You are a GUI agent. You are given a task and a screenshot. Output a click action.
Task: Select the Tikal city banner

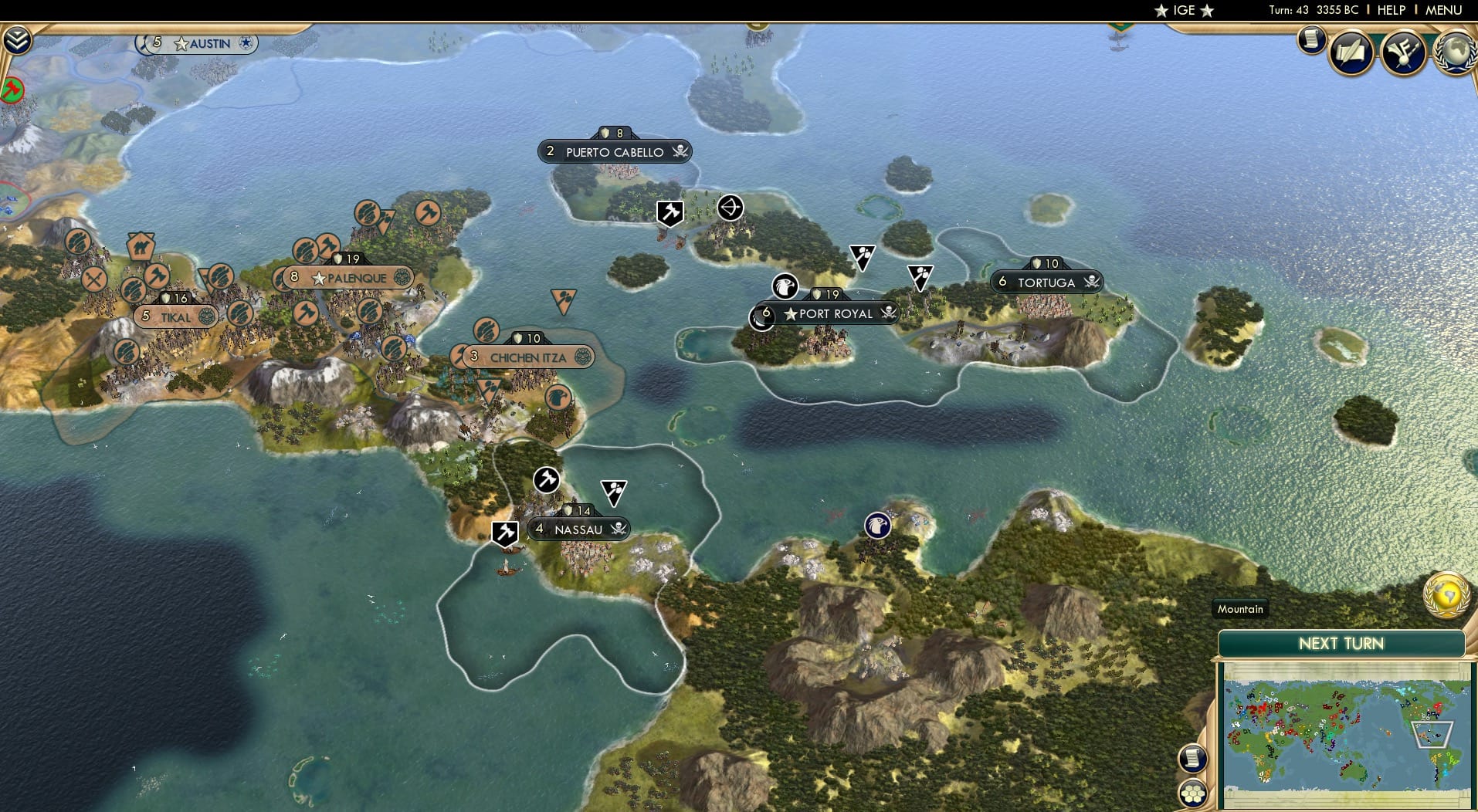(175, 316)
